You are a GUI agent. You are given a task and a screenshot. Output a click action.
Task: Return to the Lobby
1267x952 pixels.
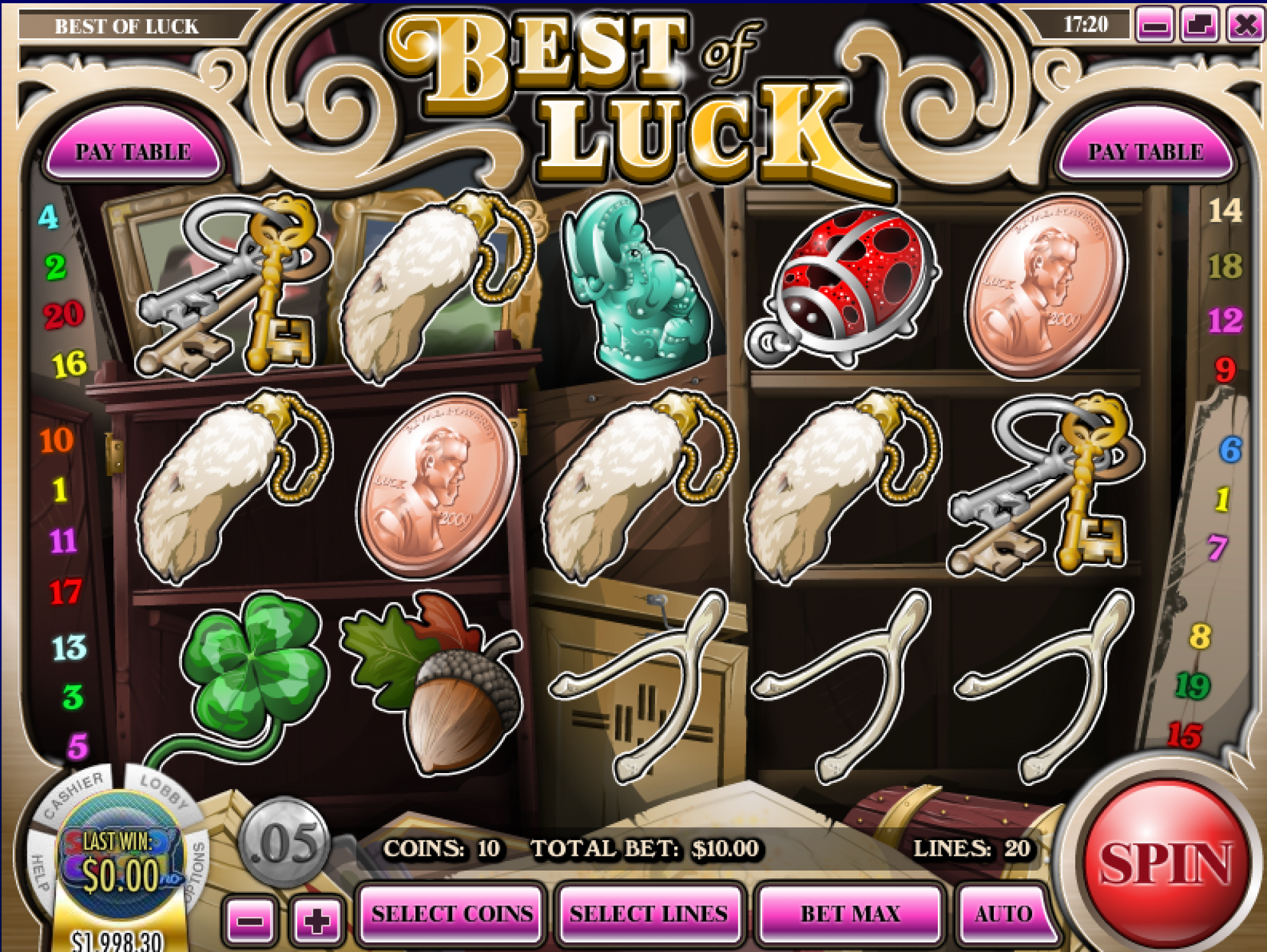coord(162,791)
